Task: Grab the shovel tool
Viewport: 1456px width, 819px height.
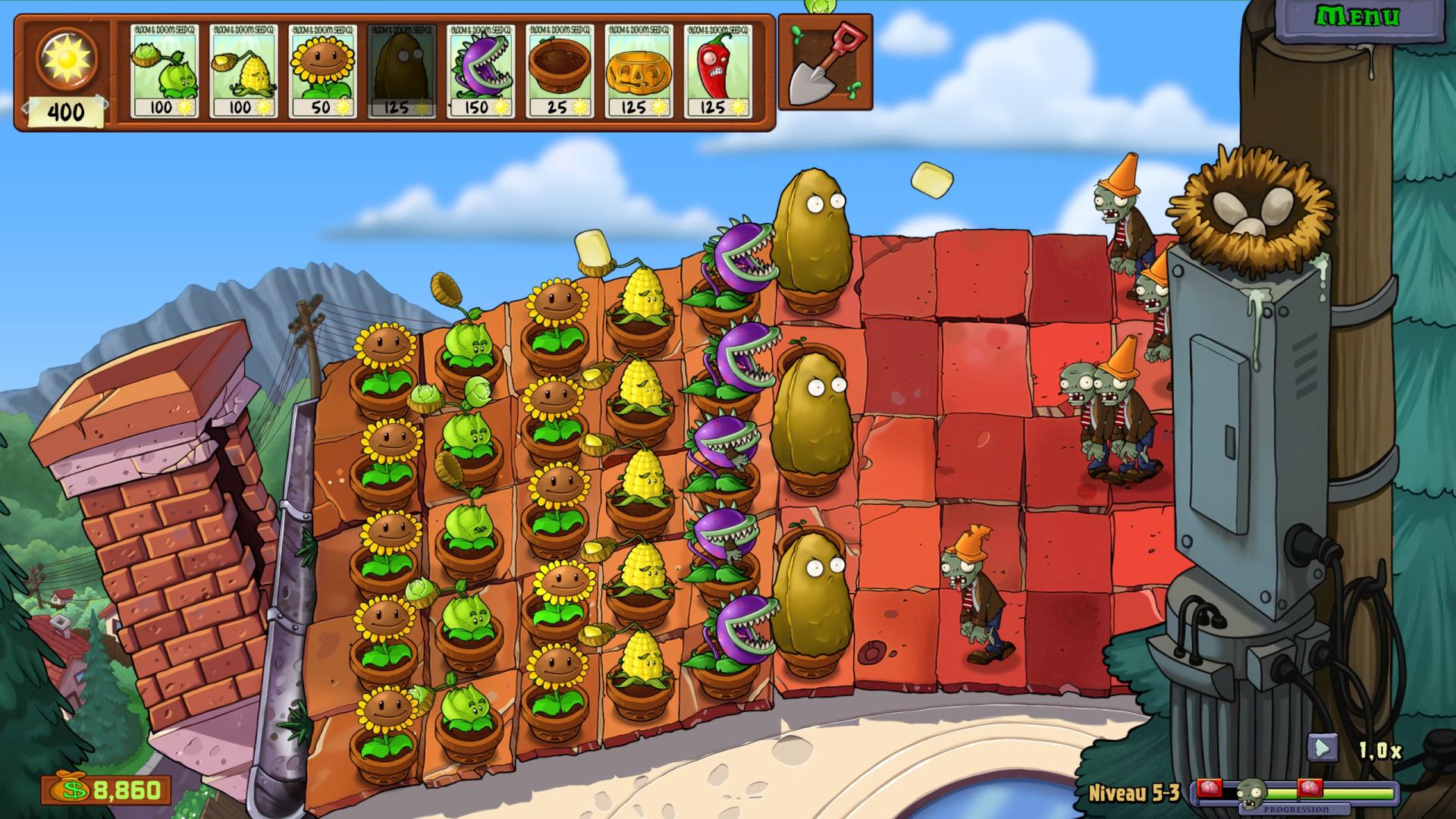Action: coord(825,64)
